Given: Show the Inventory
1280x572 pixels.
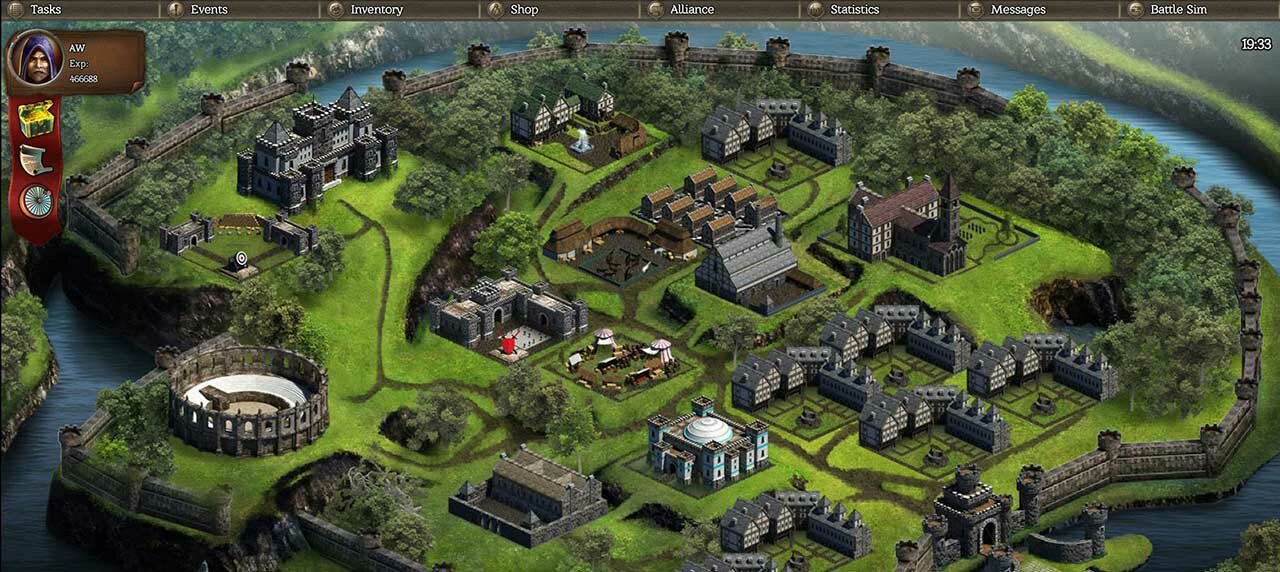Looking at the screenshot, I should pyautogui.click(x=376, y=10).
